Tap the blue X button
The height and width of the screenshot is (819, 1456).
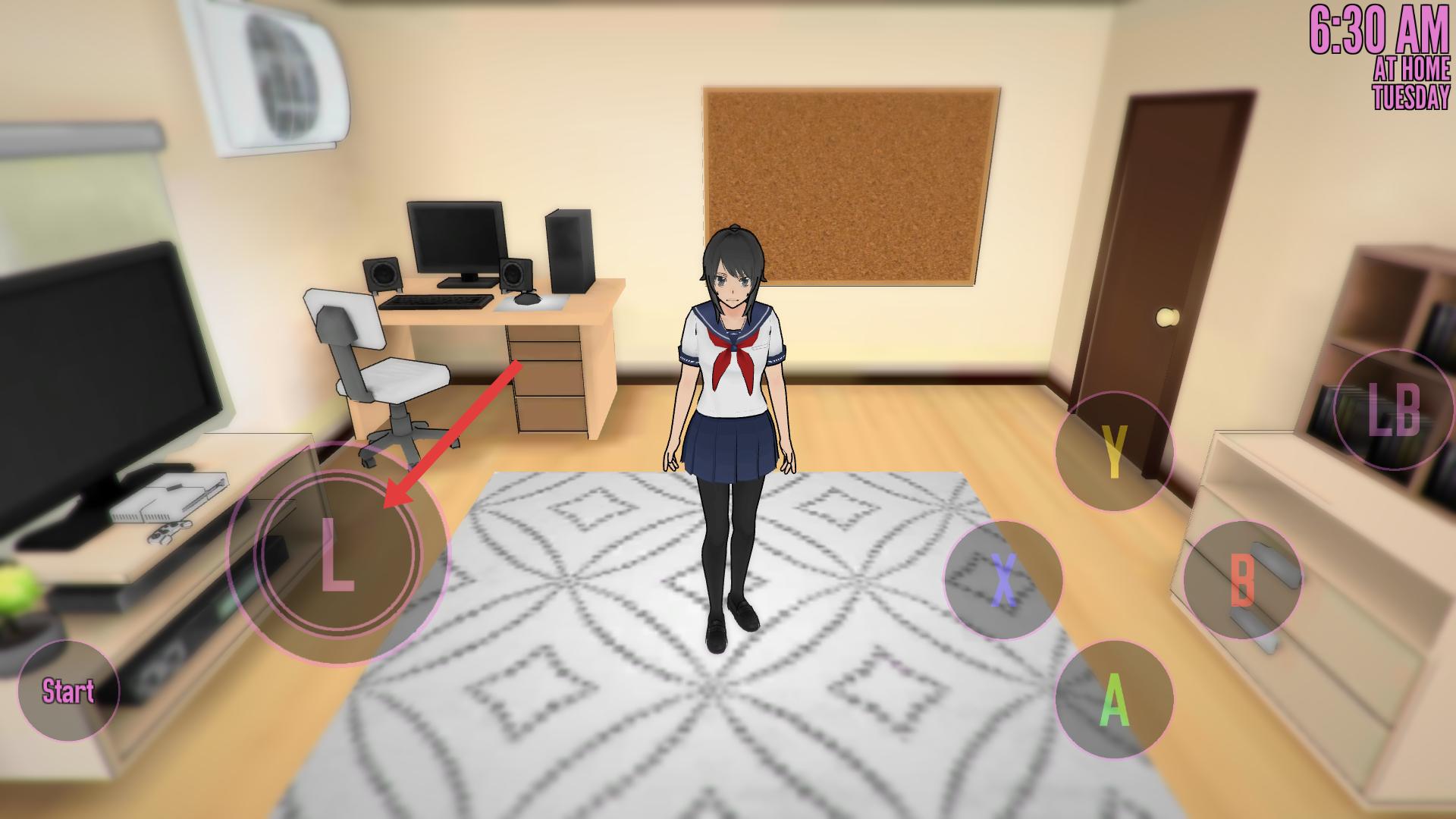click(x=1003, y=580)
